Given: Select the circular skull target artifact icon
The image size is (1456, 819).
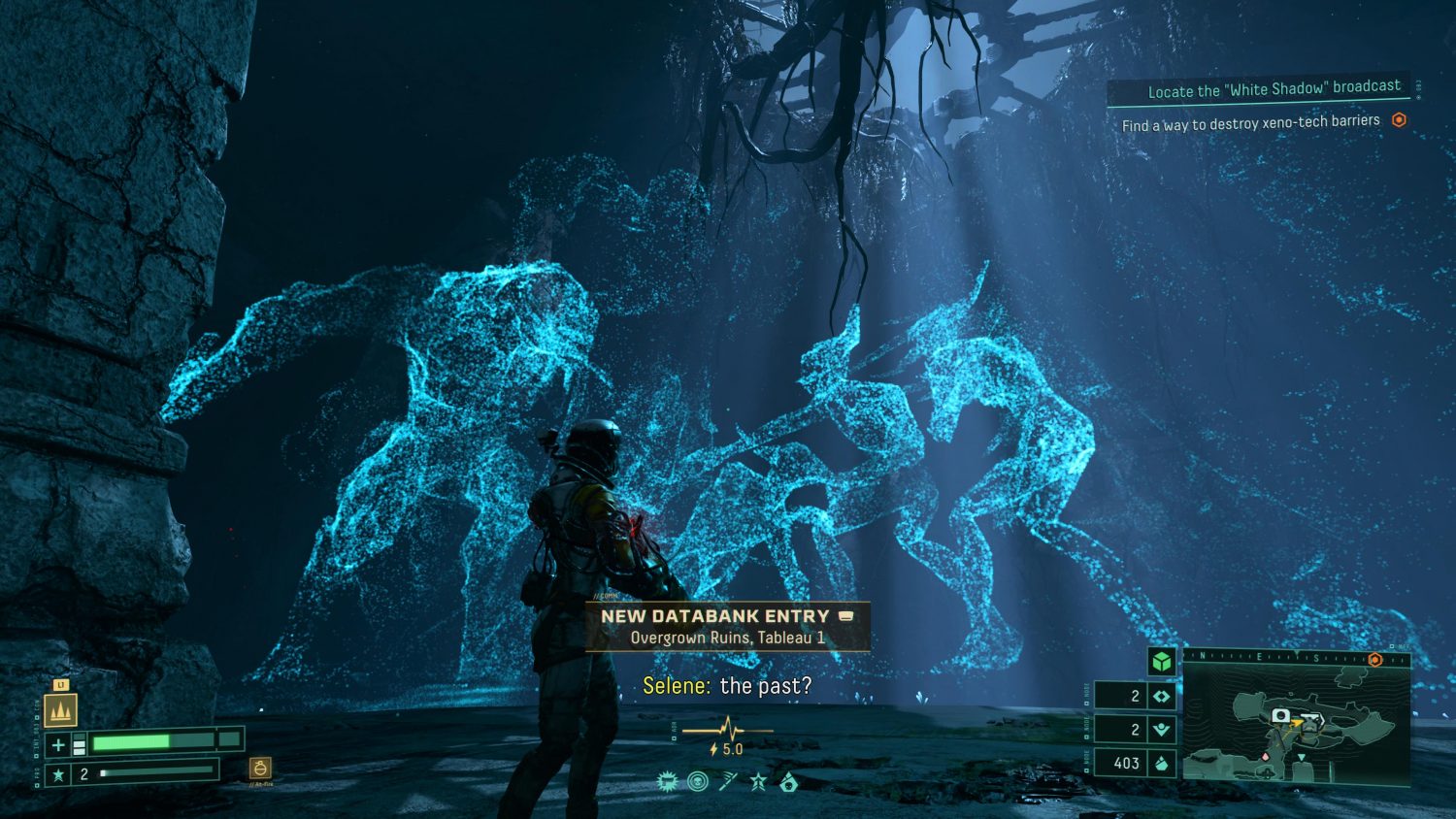Looking at the screenshot, I should (x=697, y=781).
